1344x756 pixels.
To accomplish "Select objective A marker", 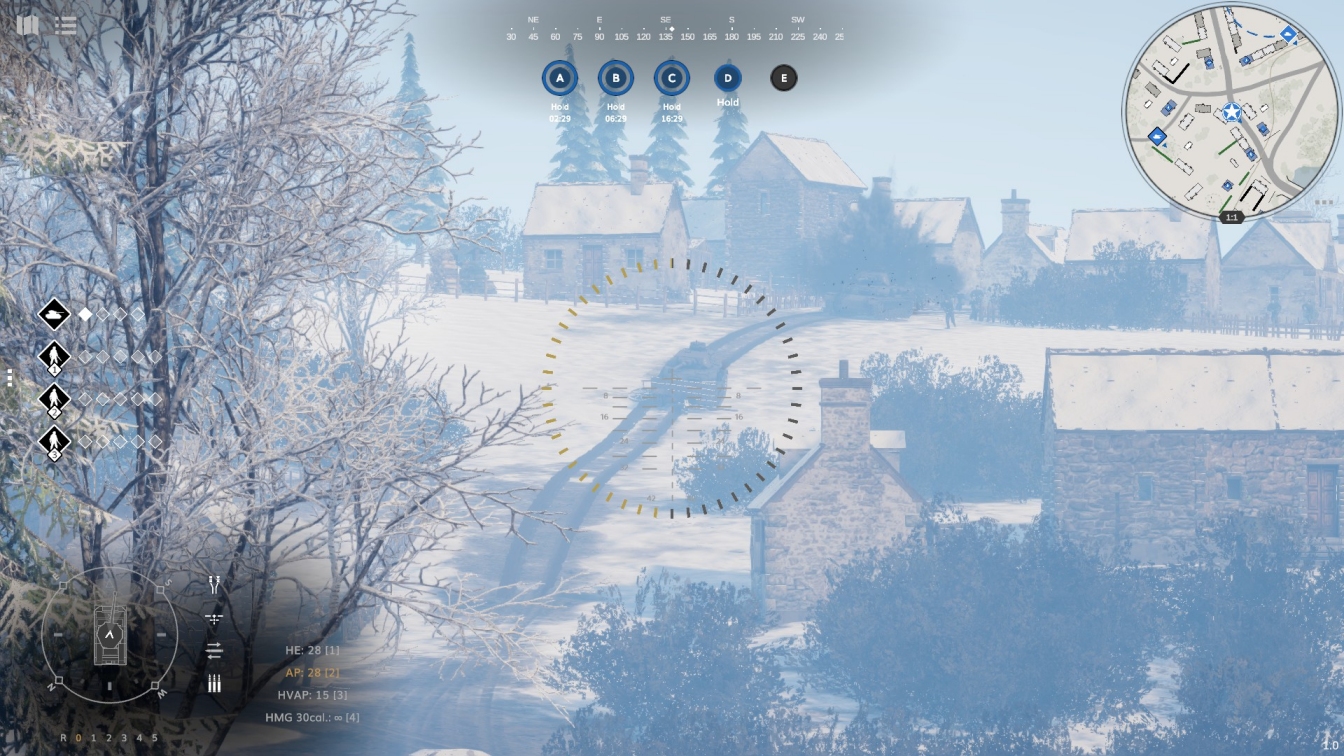I will tap(559, 78).
